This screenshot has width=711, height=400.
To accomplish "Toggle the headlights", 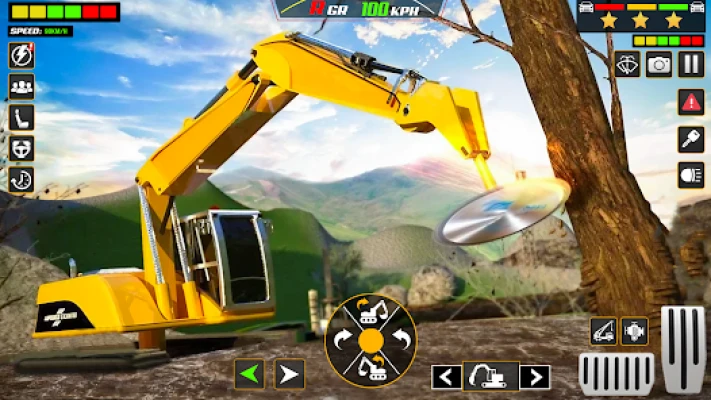I will pos(691,175).
